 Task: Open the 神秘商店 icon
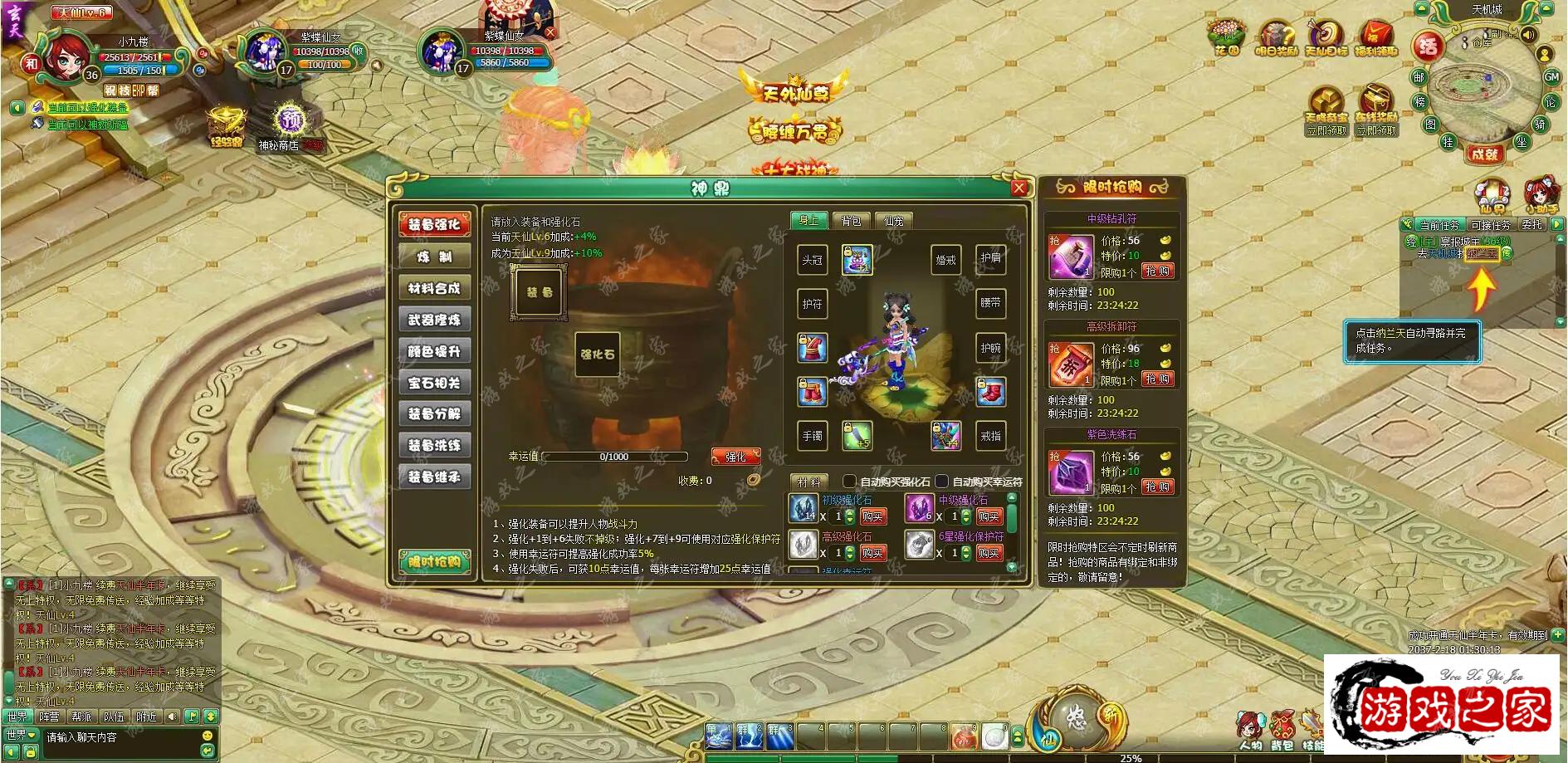(288, 123)
